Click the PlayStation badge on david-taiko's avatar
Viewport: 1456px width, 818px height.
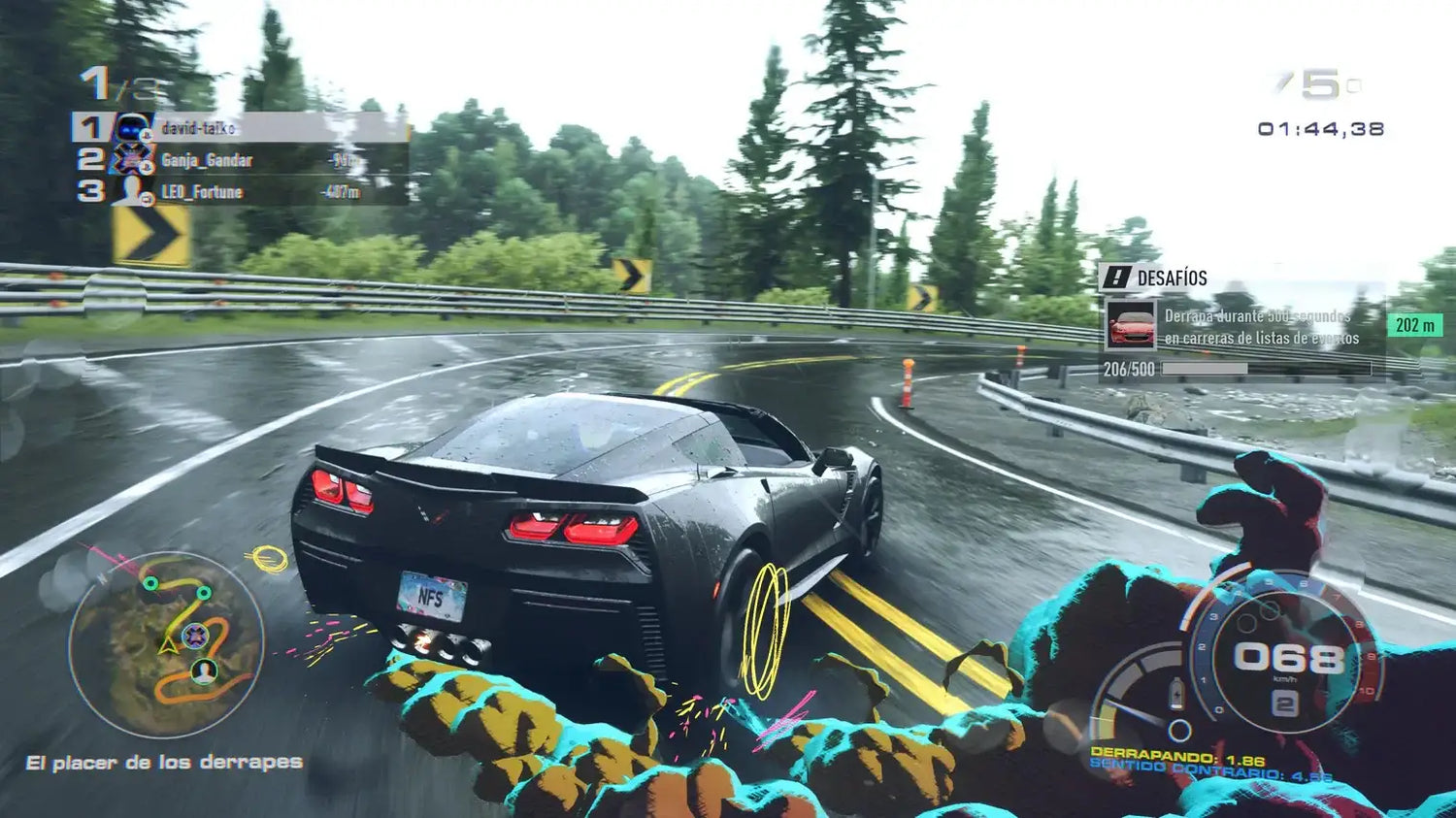(x=147, y=136)
